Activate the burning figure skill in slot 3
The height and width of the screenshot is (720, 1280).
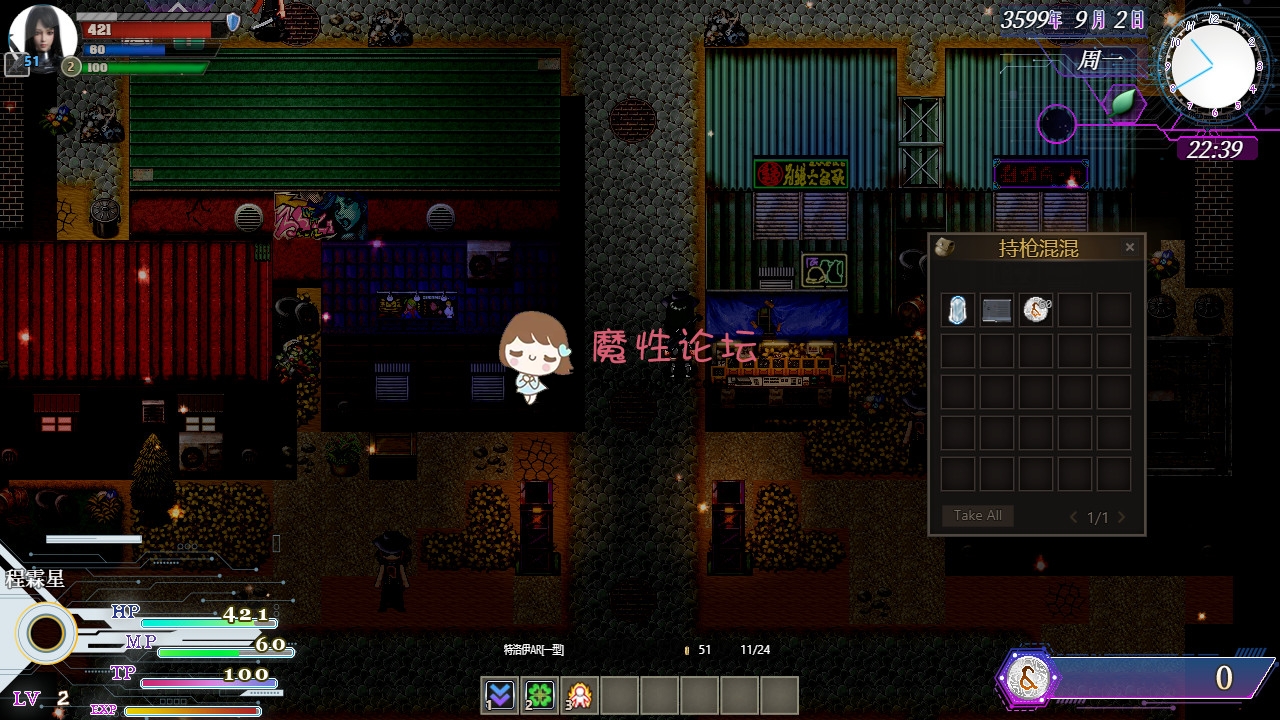pyautogui.click(x=580, y=694)
